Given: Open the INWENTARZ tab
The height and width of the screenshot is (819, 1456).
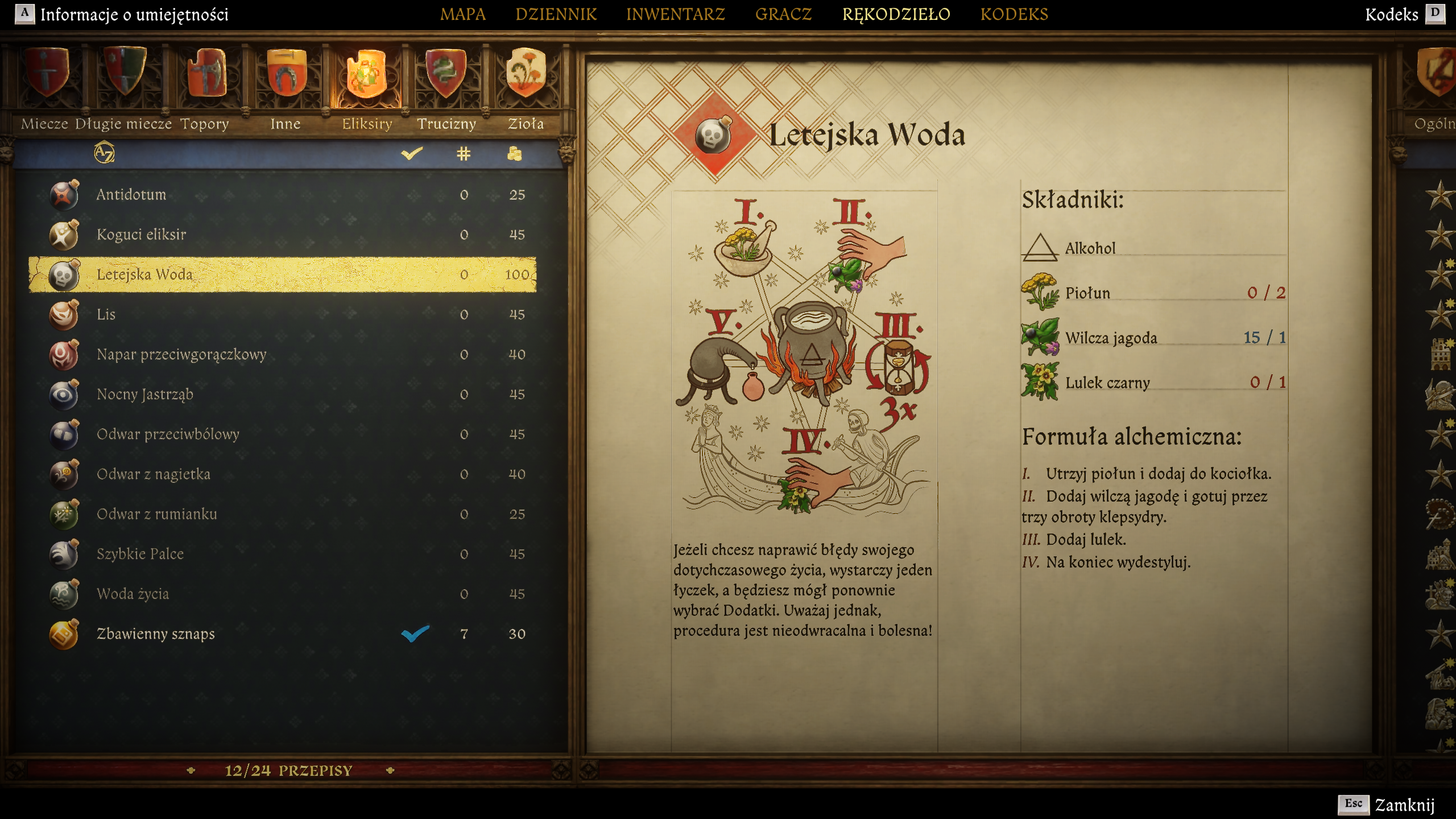Looking at the screenshot, I should tap(675, 14).
